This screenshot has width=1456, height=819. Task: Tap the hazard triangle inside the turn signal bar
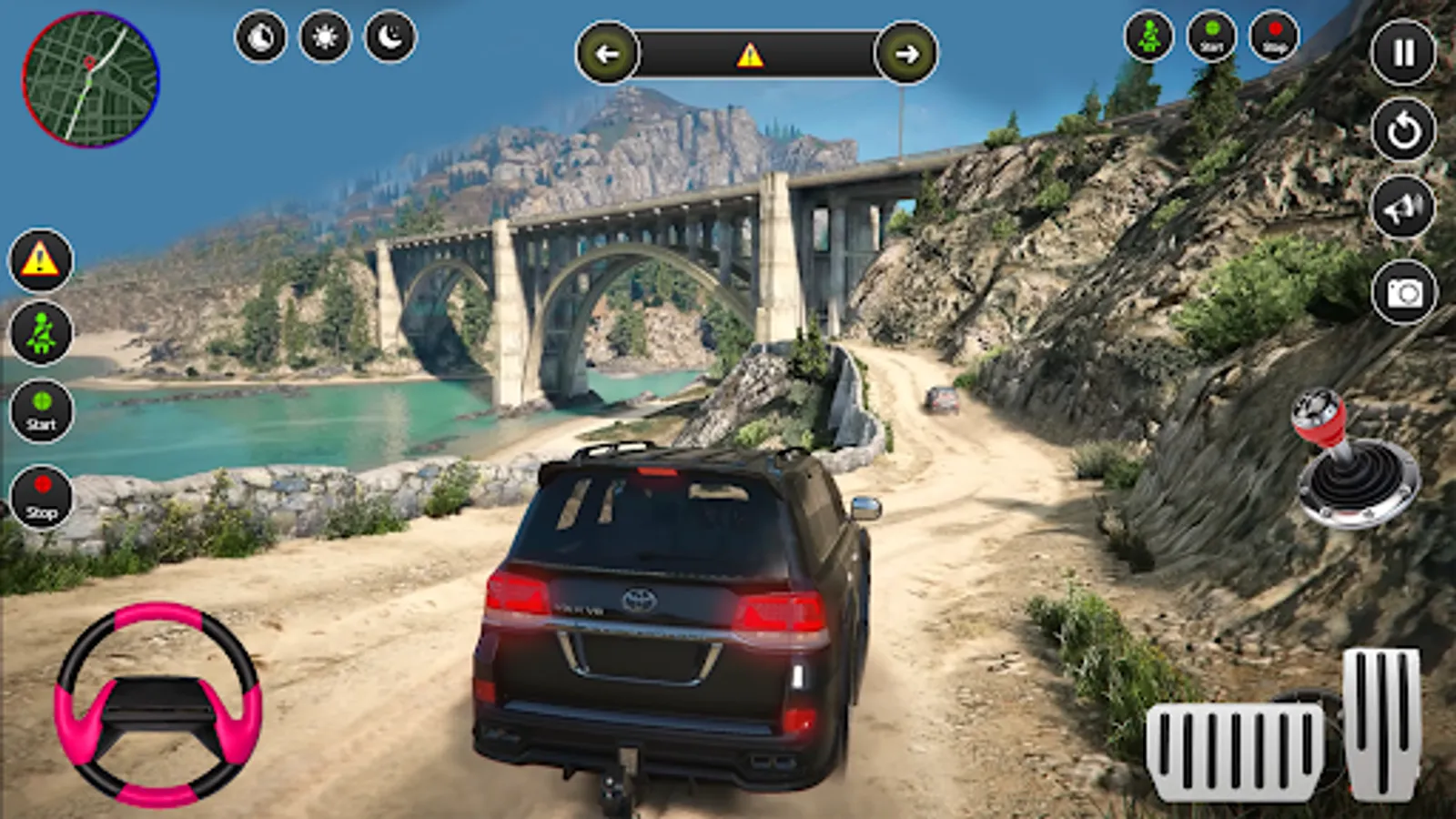tap(750, 56)
